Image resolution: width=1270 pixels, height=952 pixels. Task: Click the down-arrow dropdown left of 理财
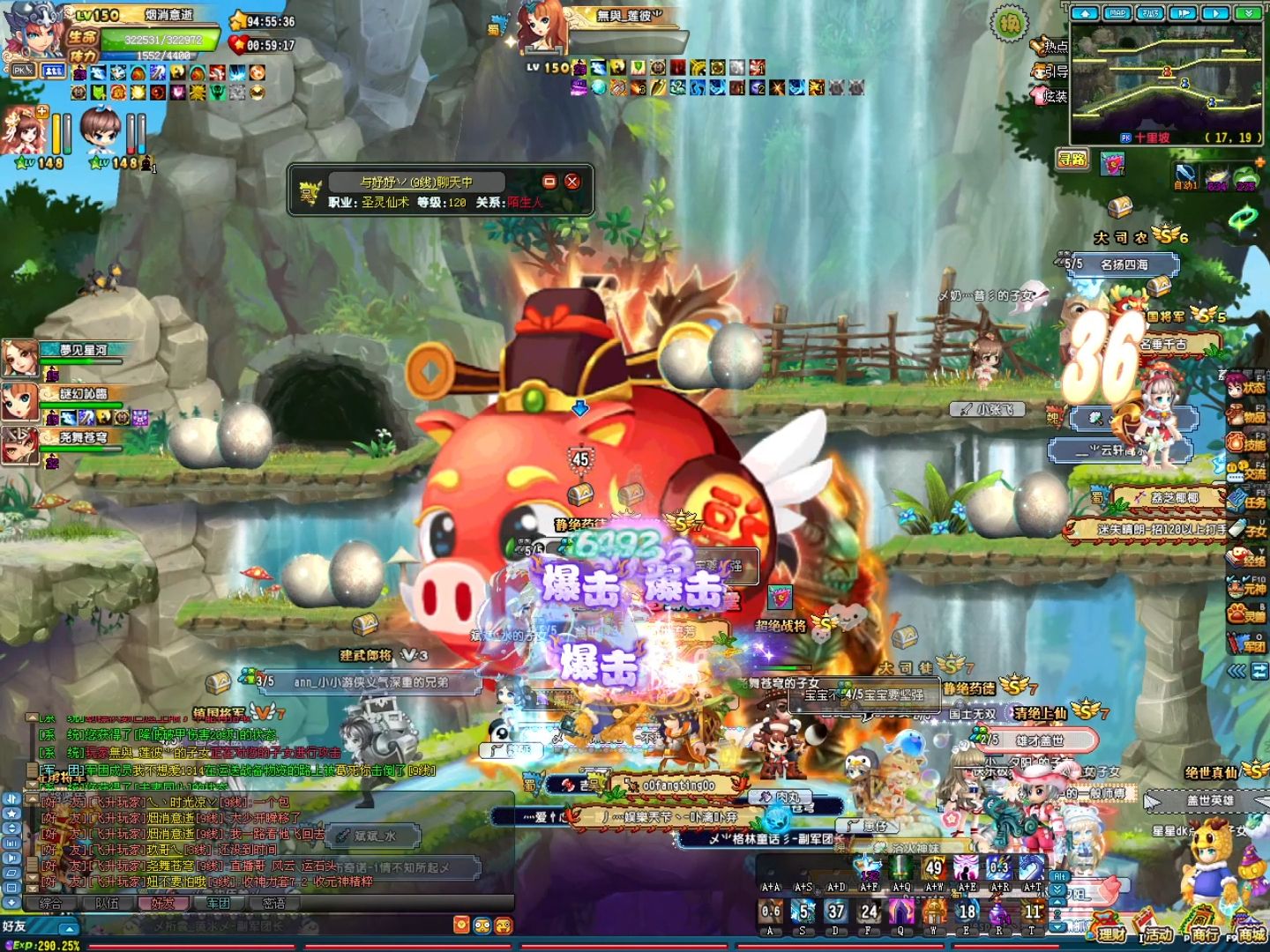point(1056,928)
